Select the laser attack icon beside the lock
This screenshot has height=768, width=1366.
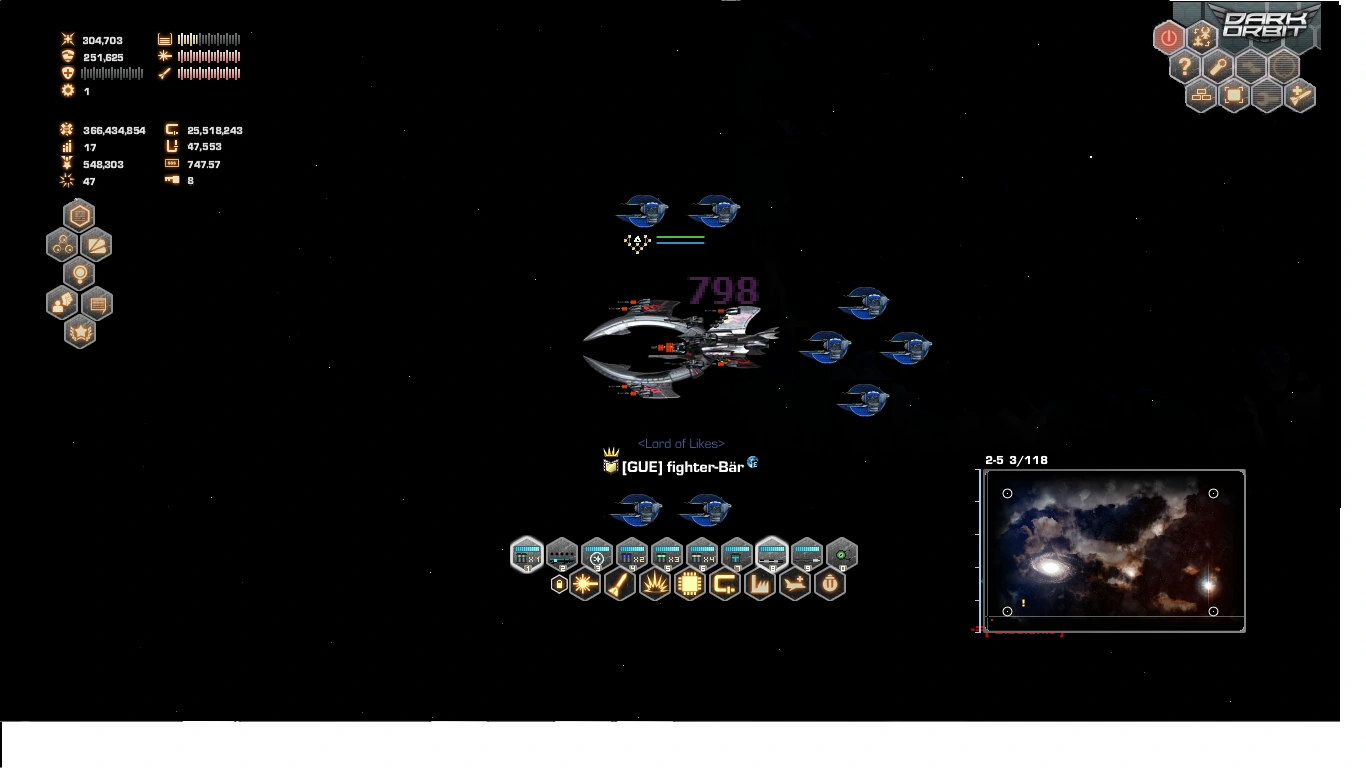point(584,583)
